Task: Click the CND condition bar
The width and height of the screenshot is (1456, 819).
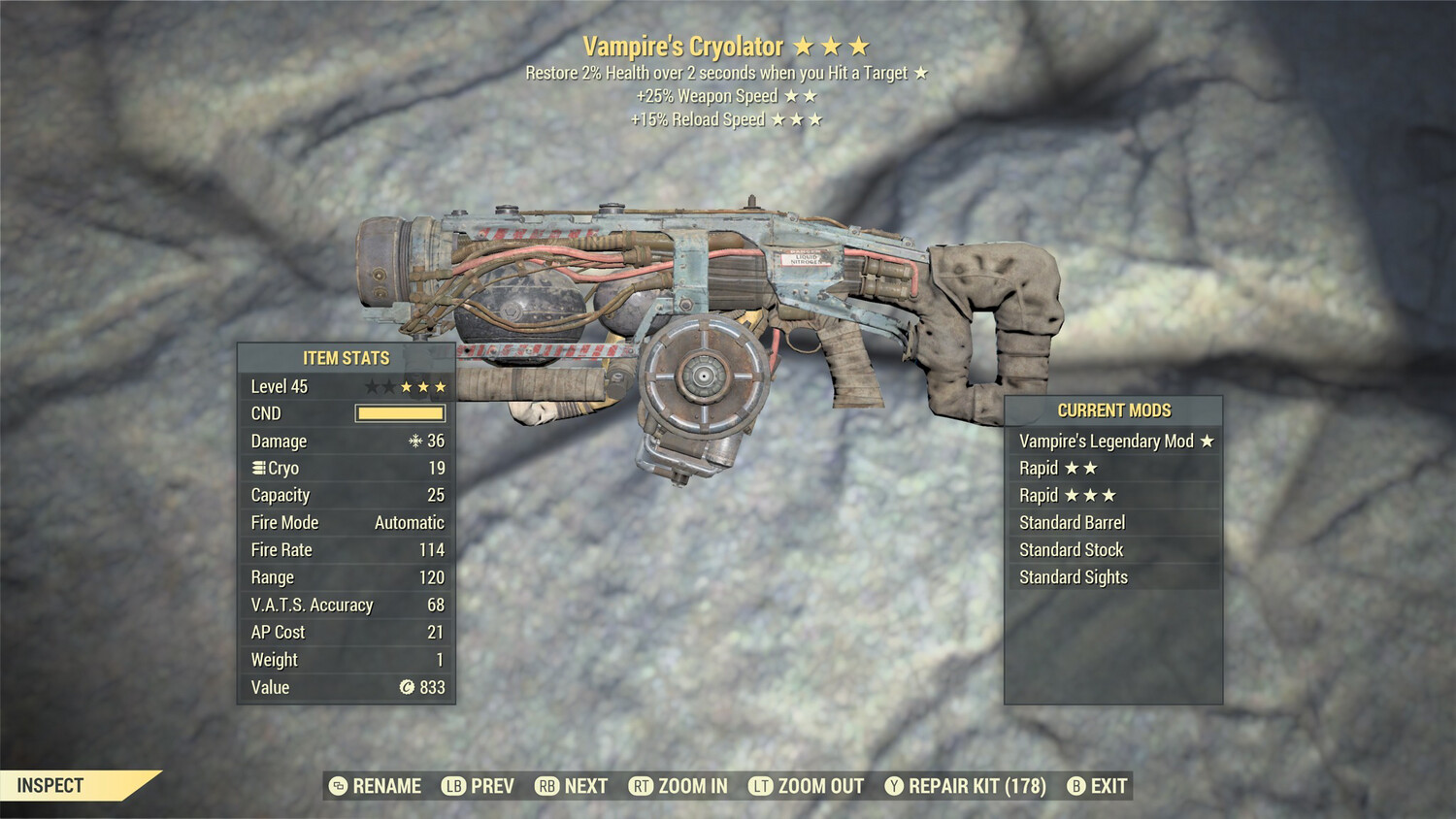Action: coord(399,413)
